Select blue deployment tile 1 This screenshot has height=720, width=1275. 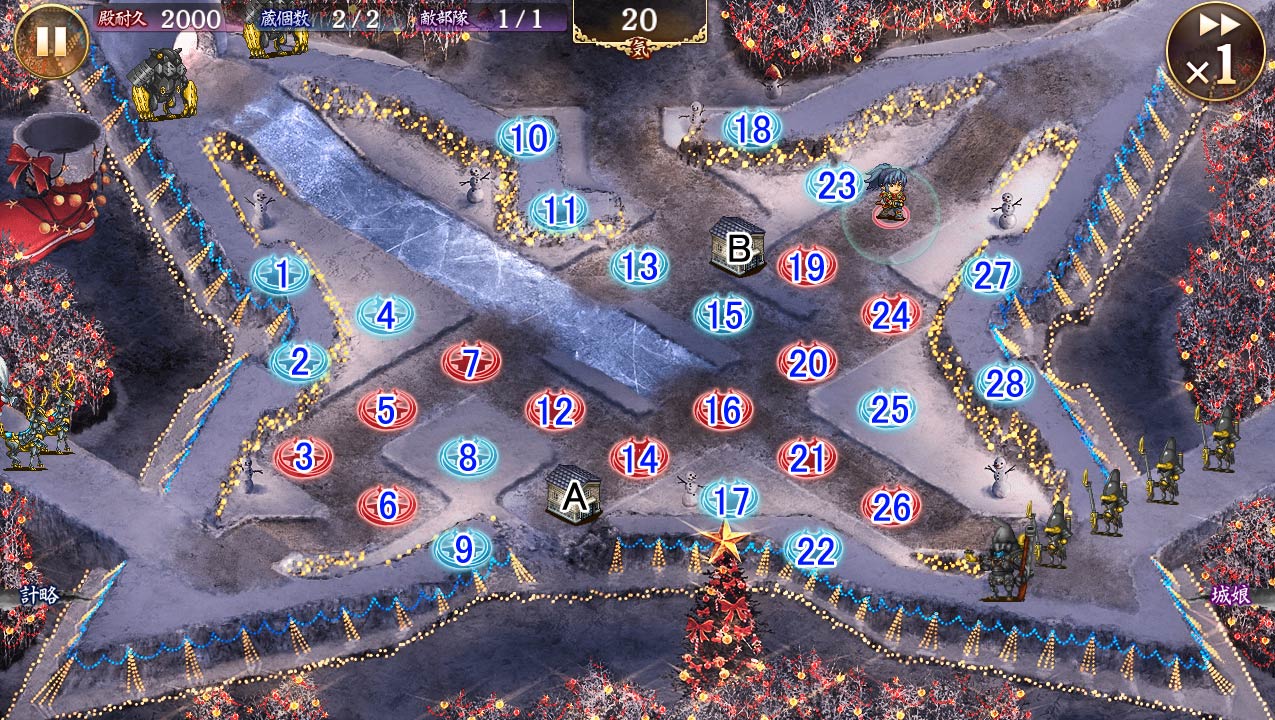click(x=281, y=274)
